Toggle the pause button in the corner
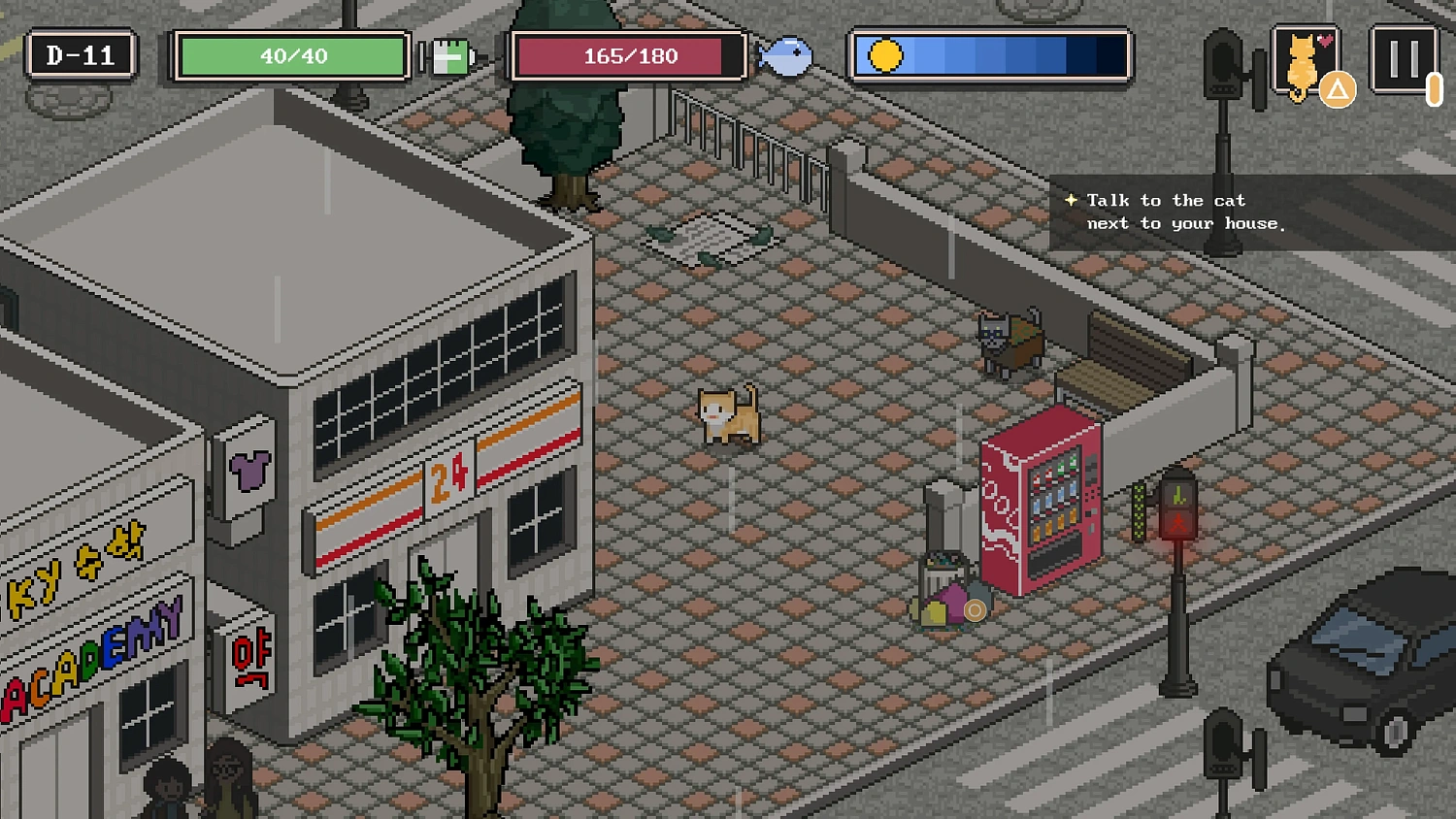 point(1405,56)
